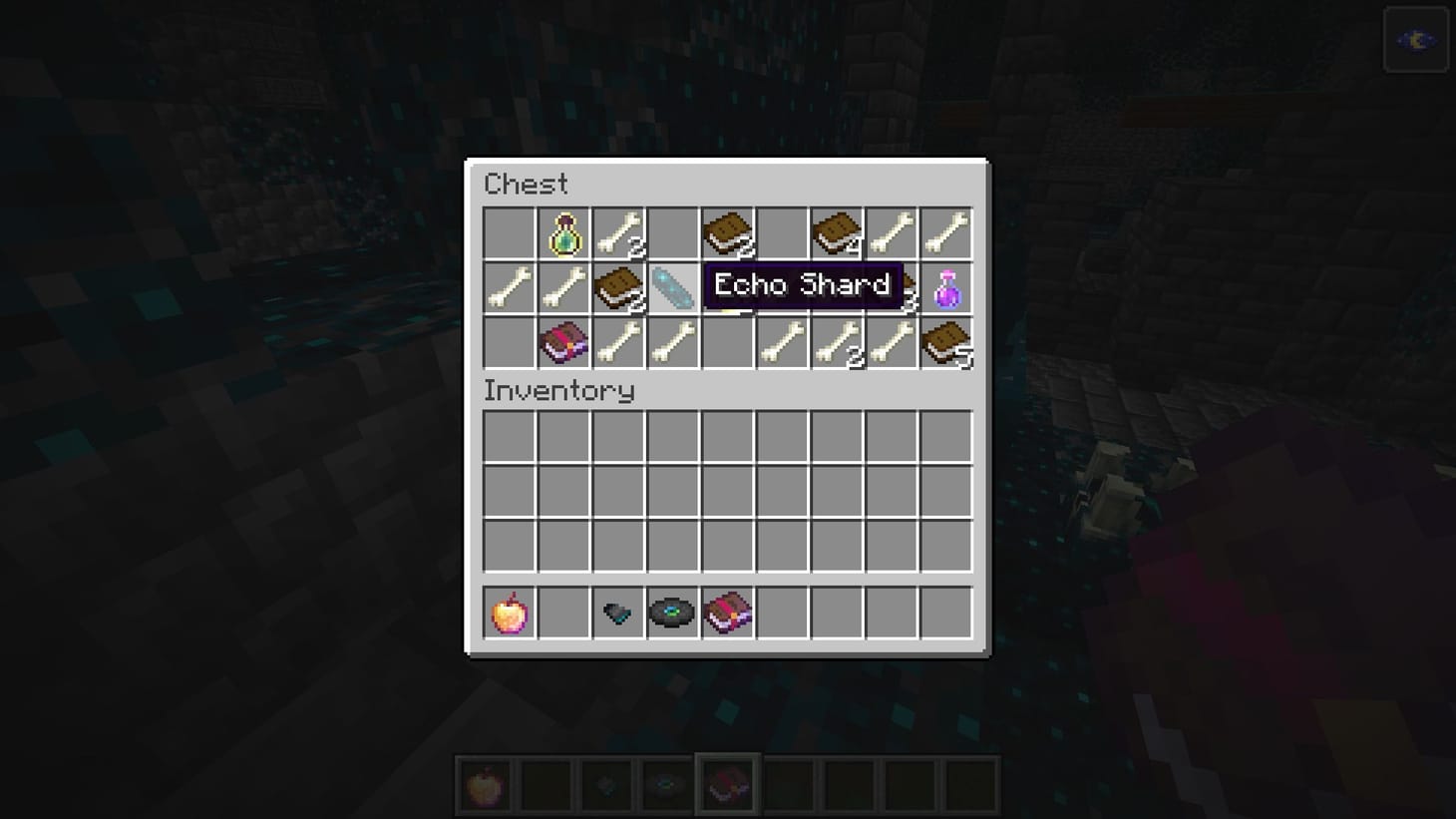
Task: Grab the stack of 4 books in the top row
Action: [838, 231]
